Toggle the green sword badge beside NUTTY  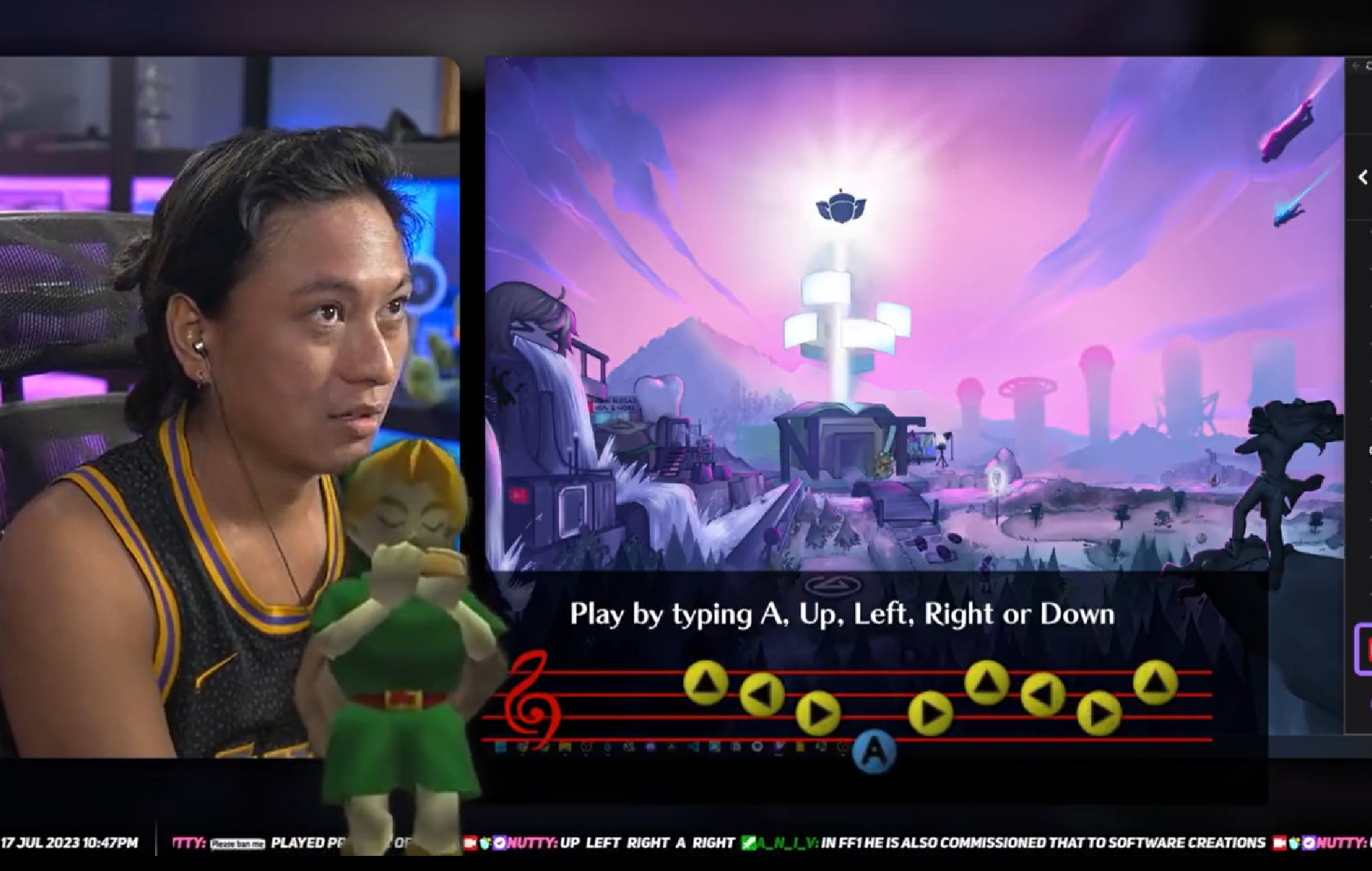pyautogui.click(x=485, y=843)
